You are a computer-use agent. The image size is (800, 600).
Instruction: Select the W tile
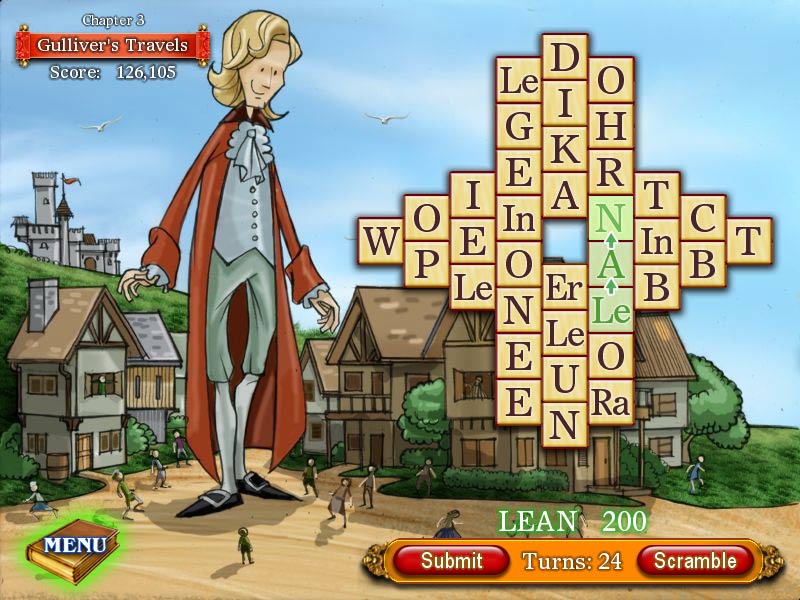click(380, 241)
